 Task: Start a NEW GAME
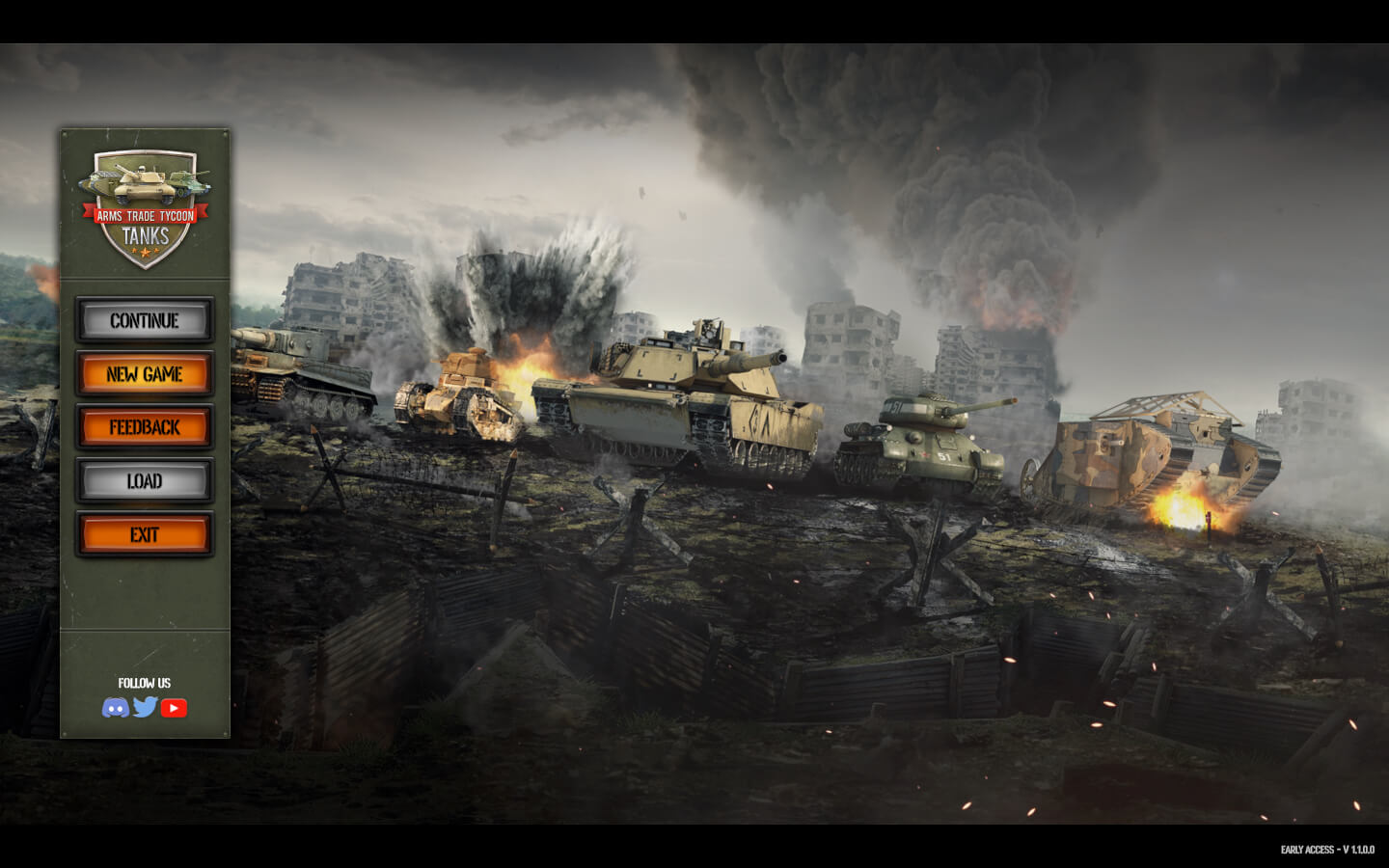[x=144, y=374]
